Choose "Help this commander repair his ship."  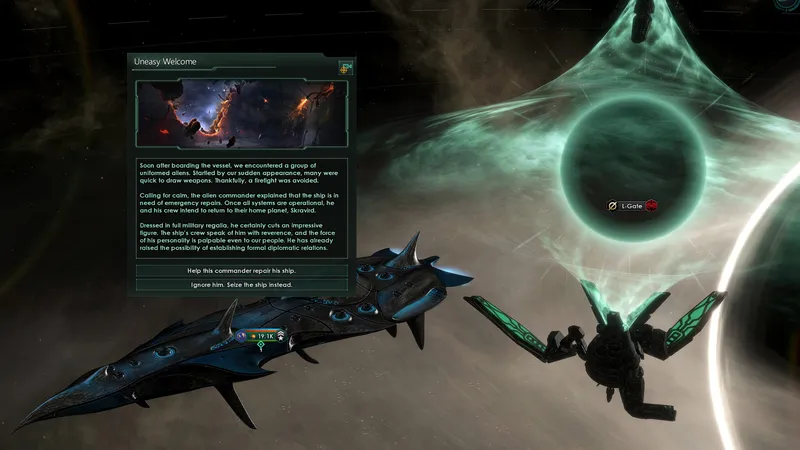coord(241,271)
